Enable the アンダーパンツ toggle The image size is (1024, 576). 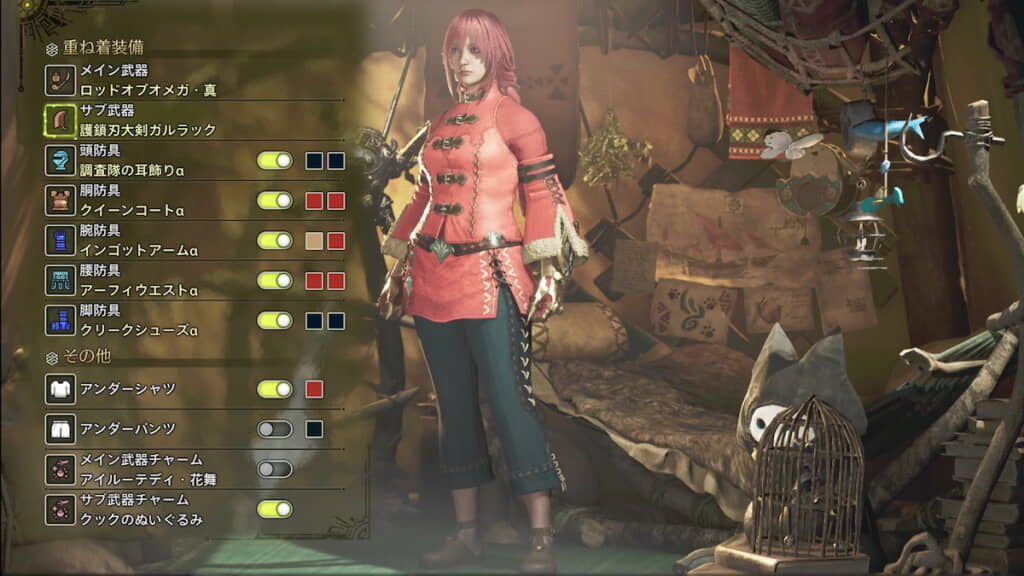tap(274, 429)
